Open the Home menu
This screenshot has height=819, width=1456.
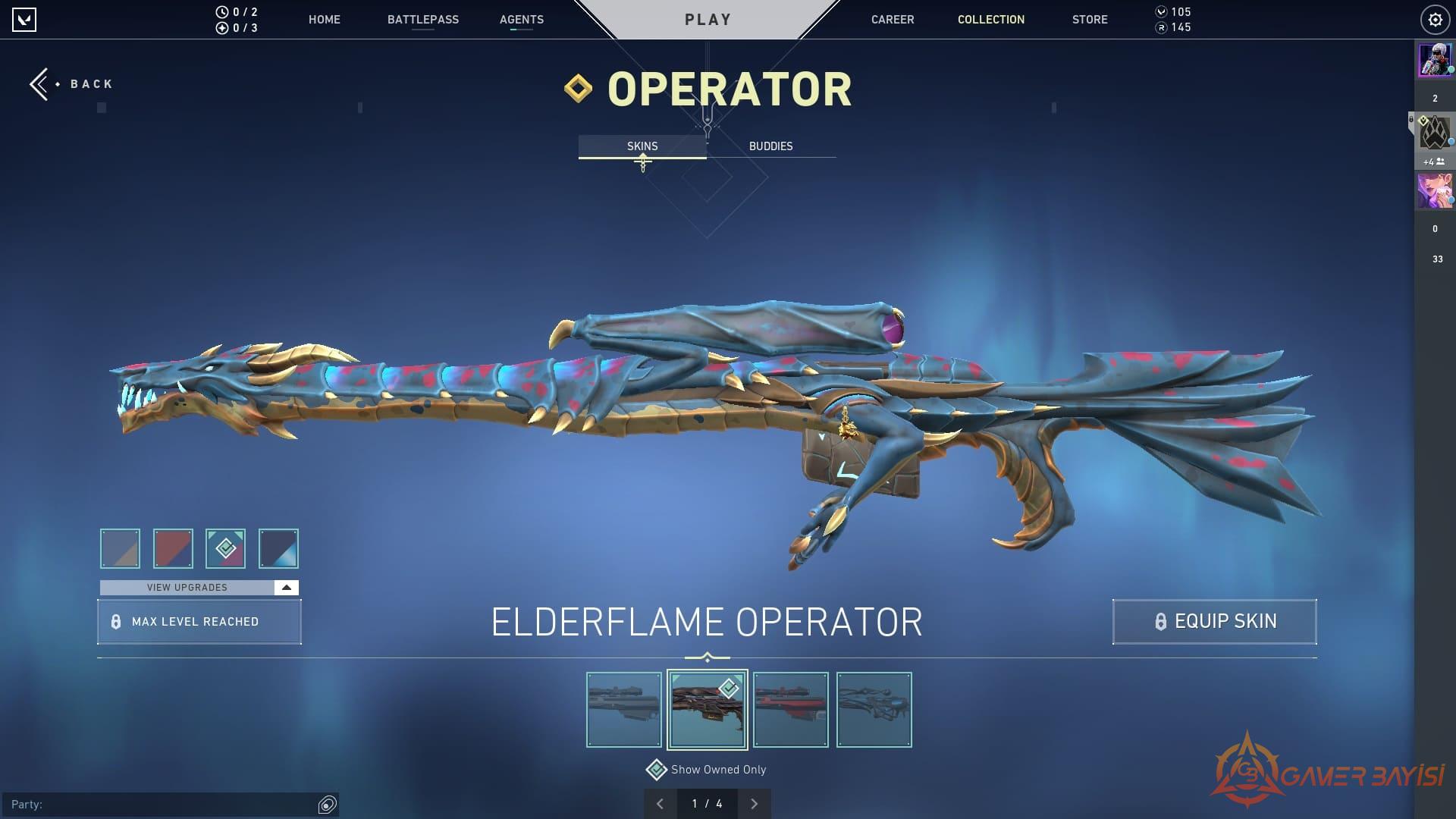point(324,20)
